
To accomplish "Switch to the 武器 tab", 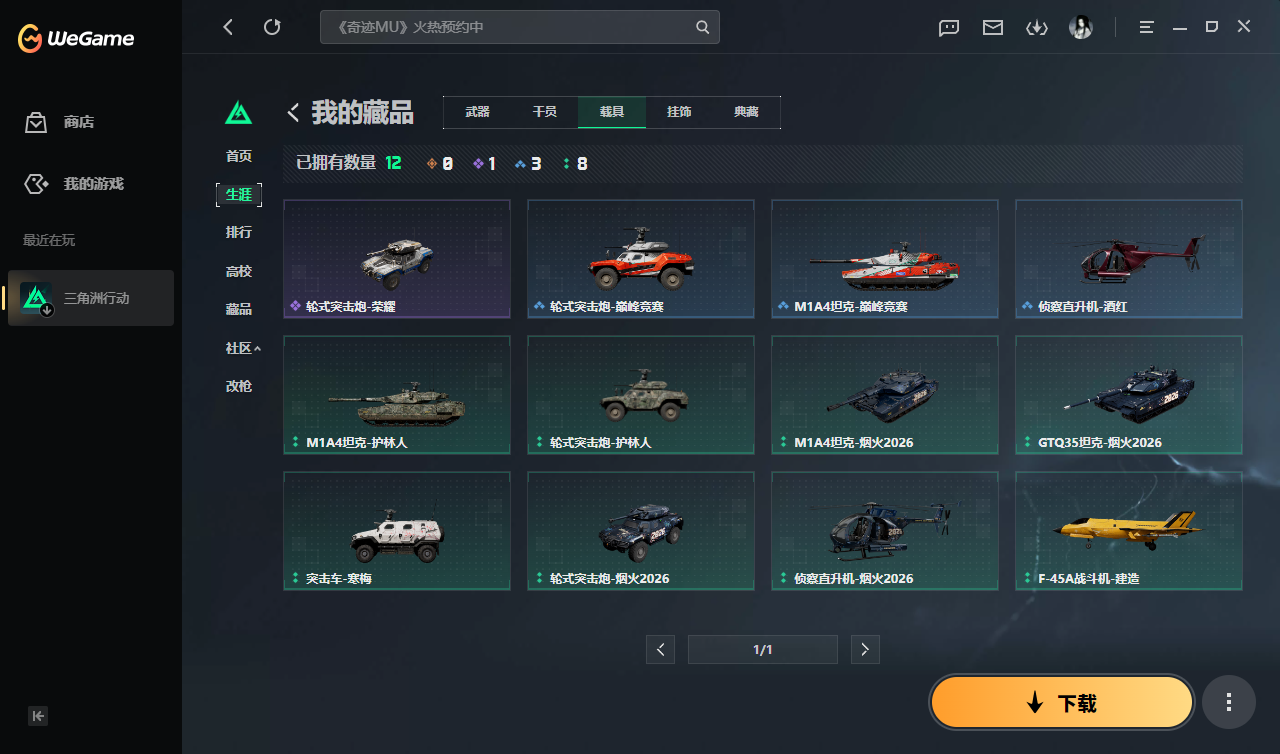I will [x=478, y=112].
